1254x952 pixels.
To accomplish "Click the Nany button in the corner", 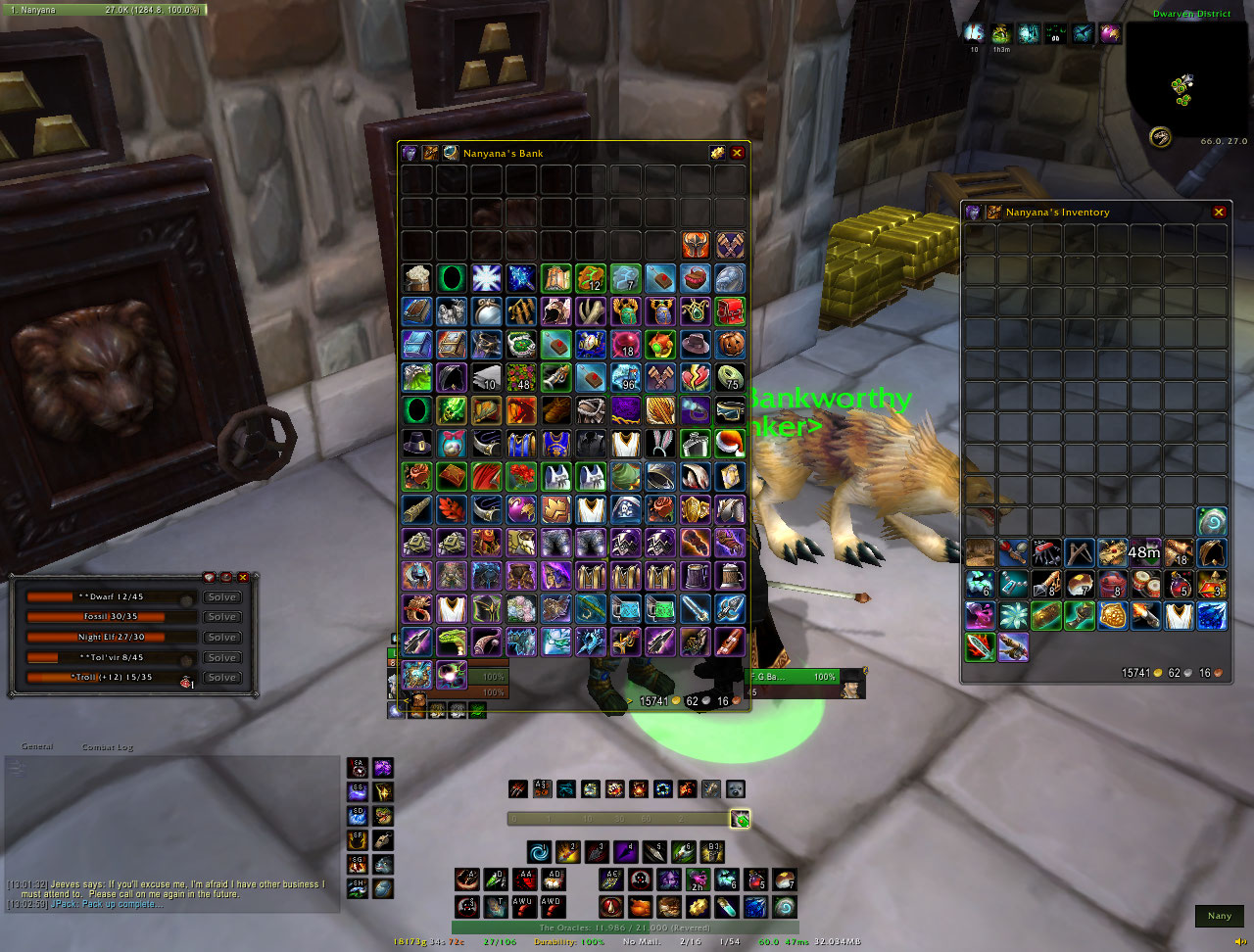I will (x=1220, y=916).
